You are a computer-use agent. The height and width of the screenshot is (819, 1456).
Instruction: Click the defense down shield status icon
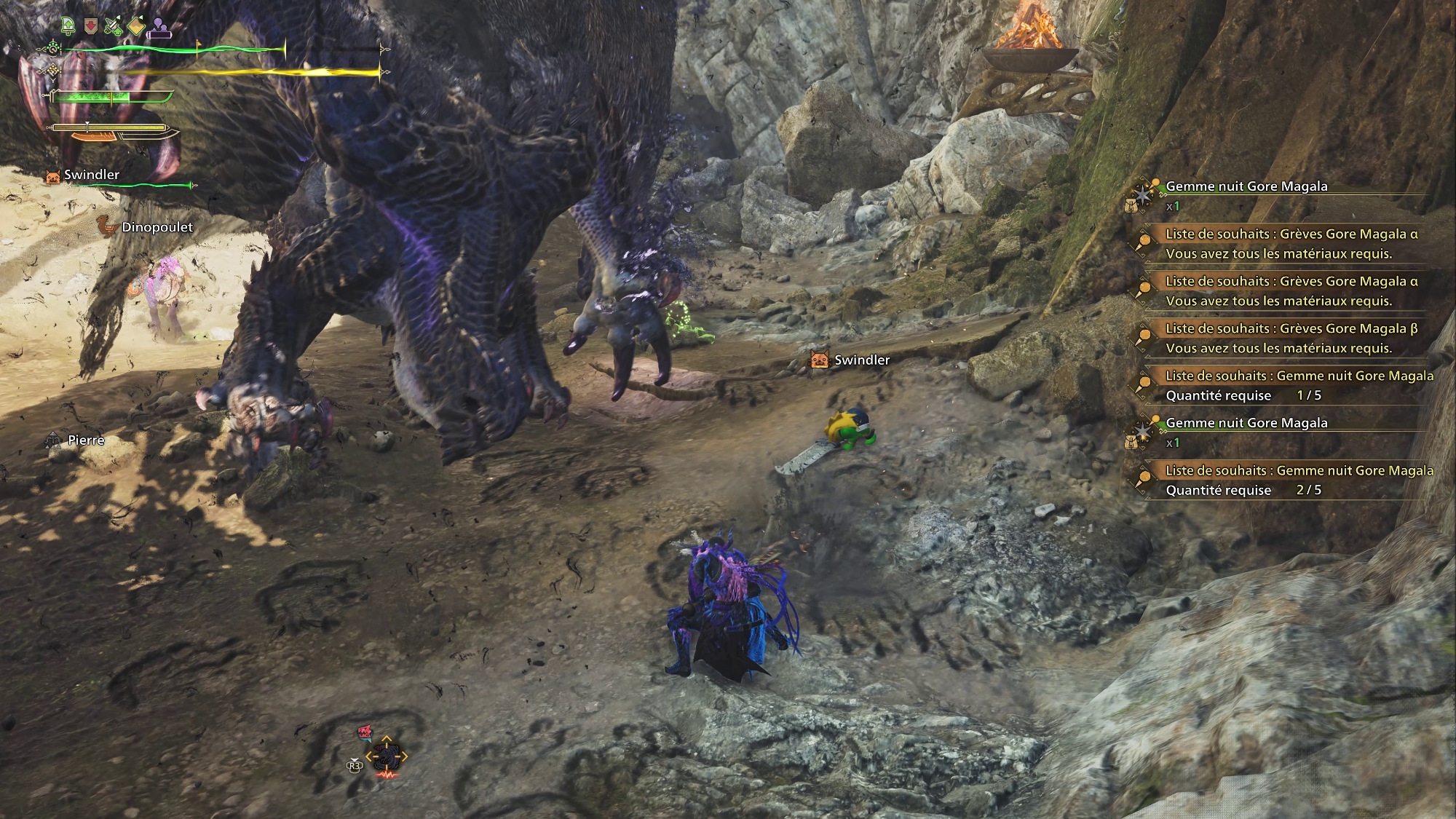(90, 27)
